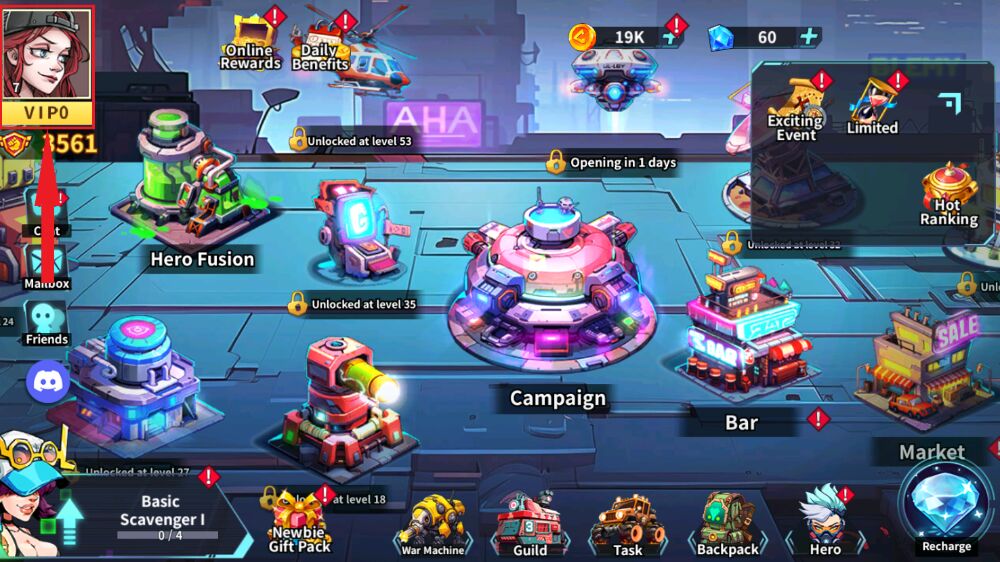
Task: Launch the Discord link
Action: click(47, 381)
